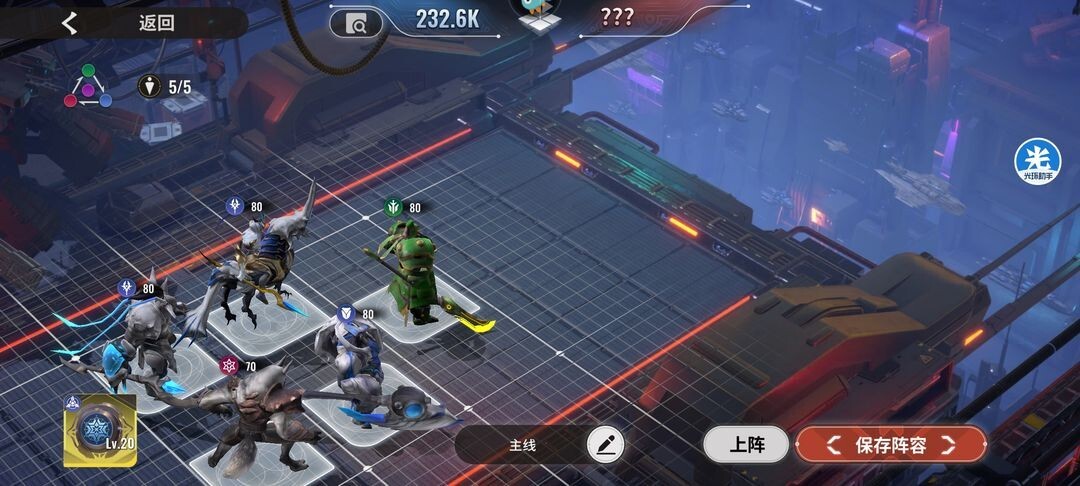The image size is (1080, 486).
Task: Show the faction affinity triangle diagram
Action: click(88, 87)
